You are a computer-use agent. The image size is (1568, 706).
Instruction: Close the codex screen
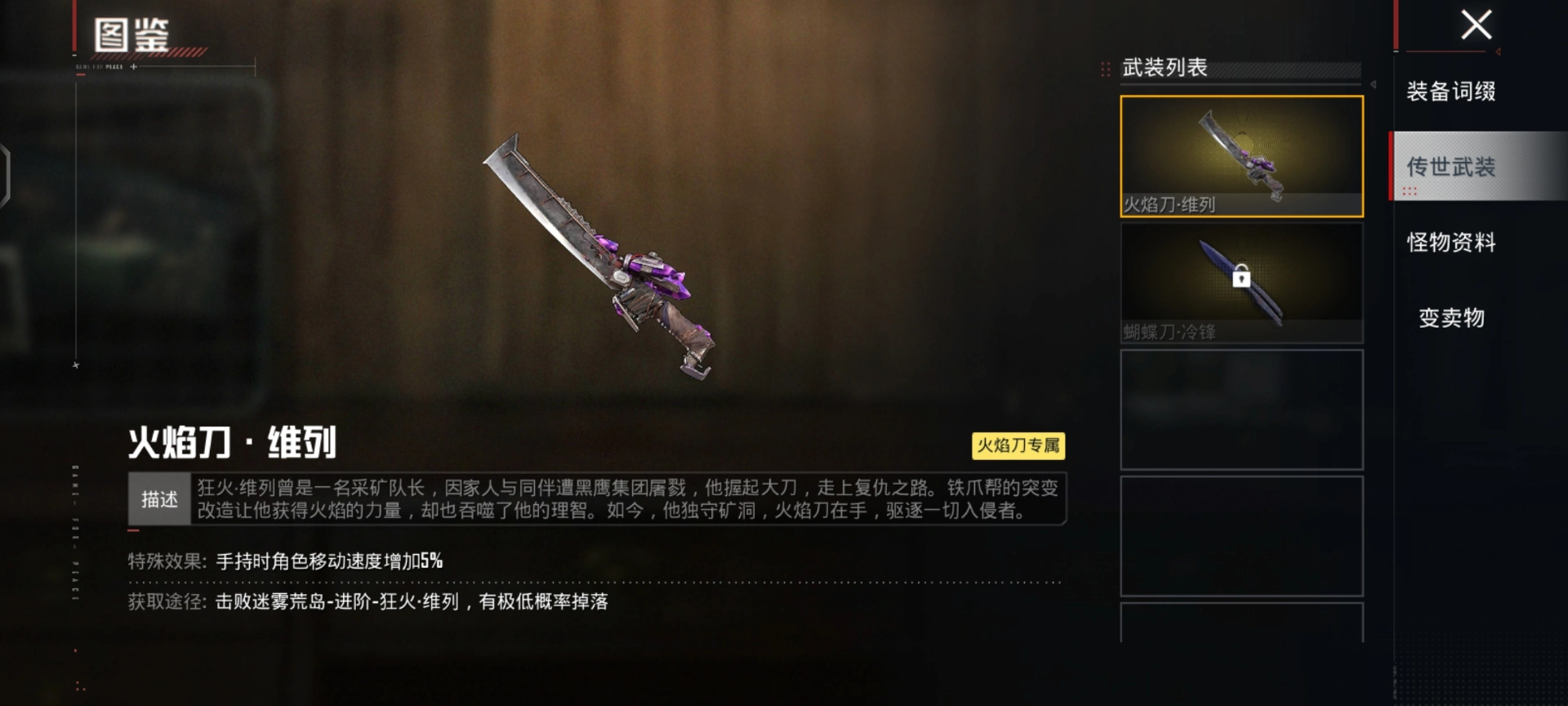click(1476, 25)
